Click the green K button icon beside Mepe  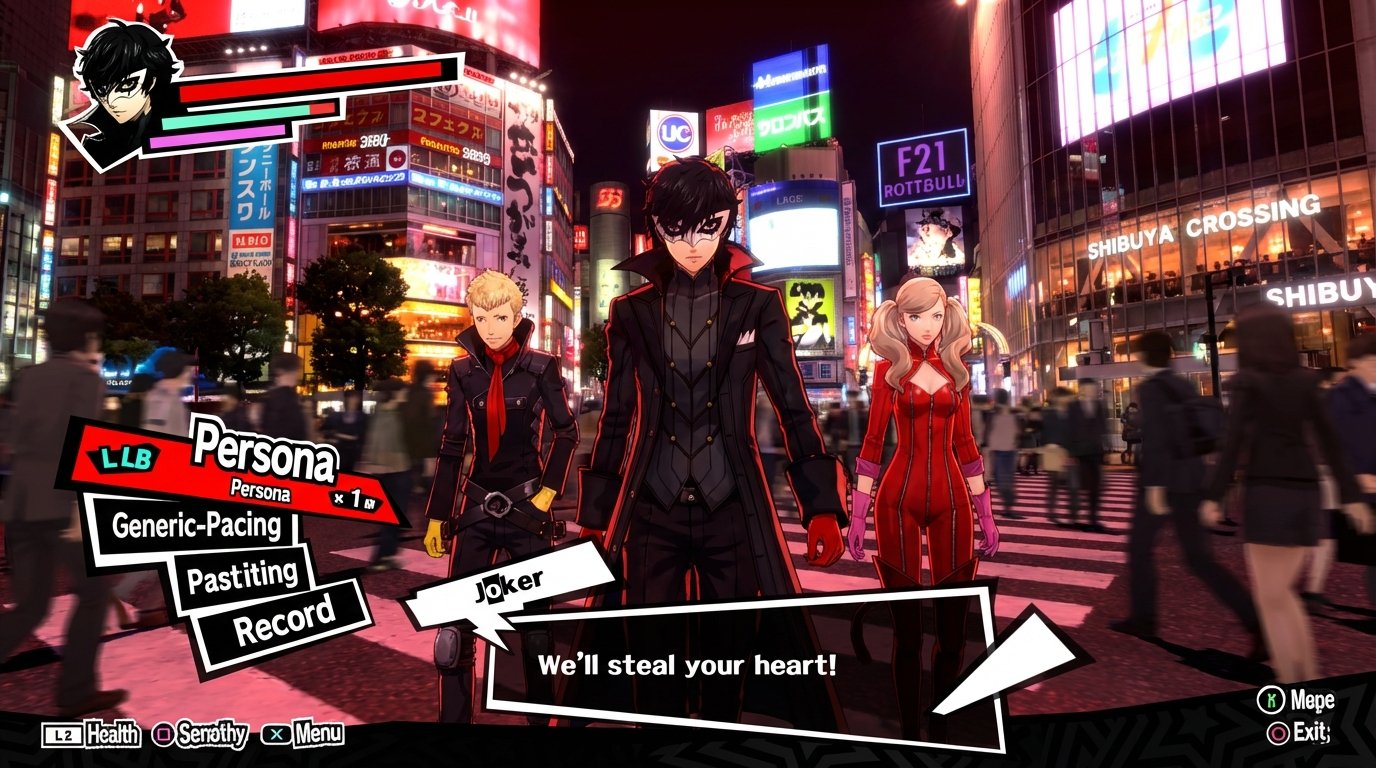pyautogui.click(x=1272, y=700)
